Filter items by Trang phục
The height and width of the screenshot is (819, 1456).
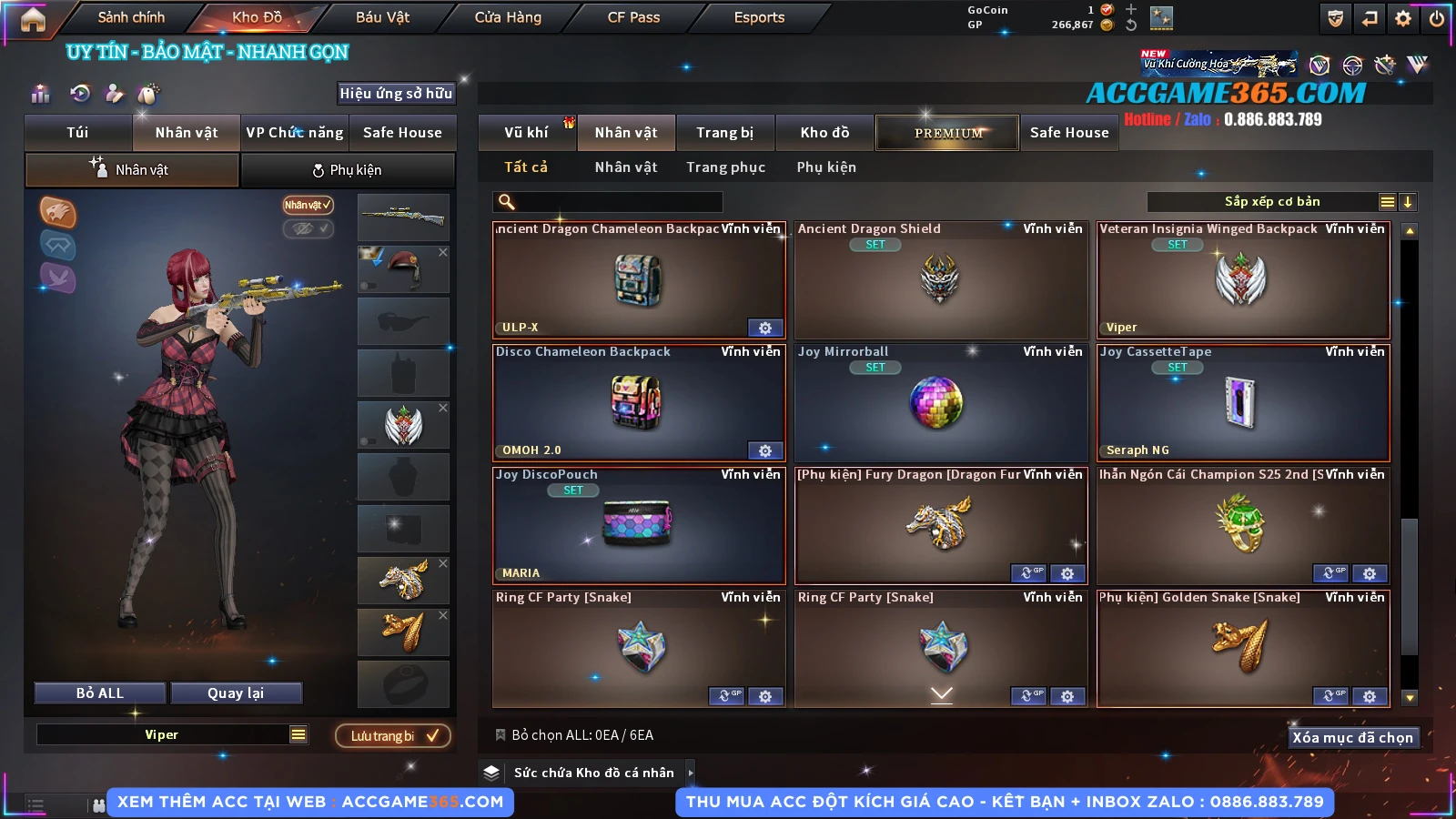[725, 167]
